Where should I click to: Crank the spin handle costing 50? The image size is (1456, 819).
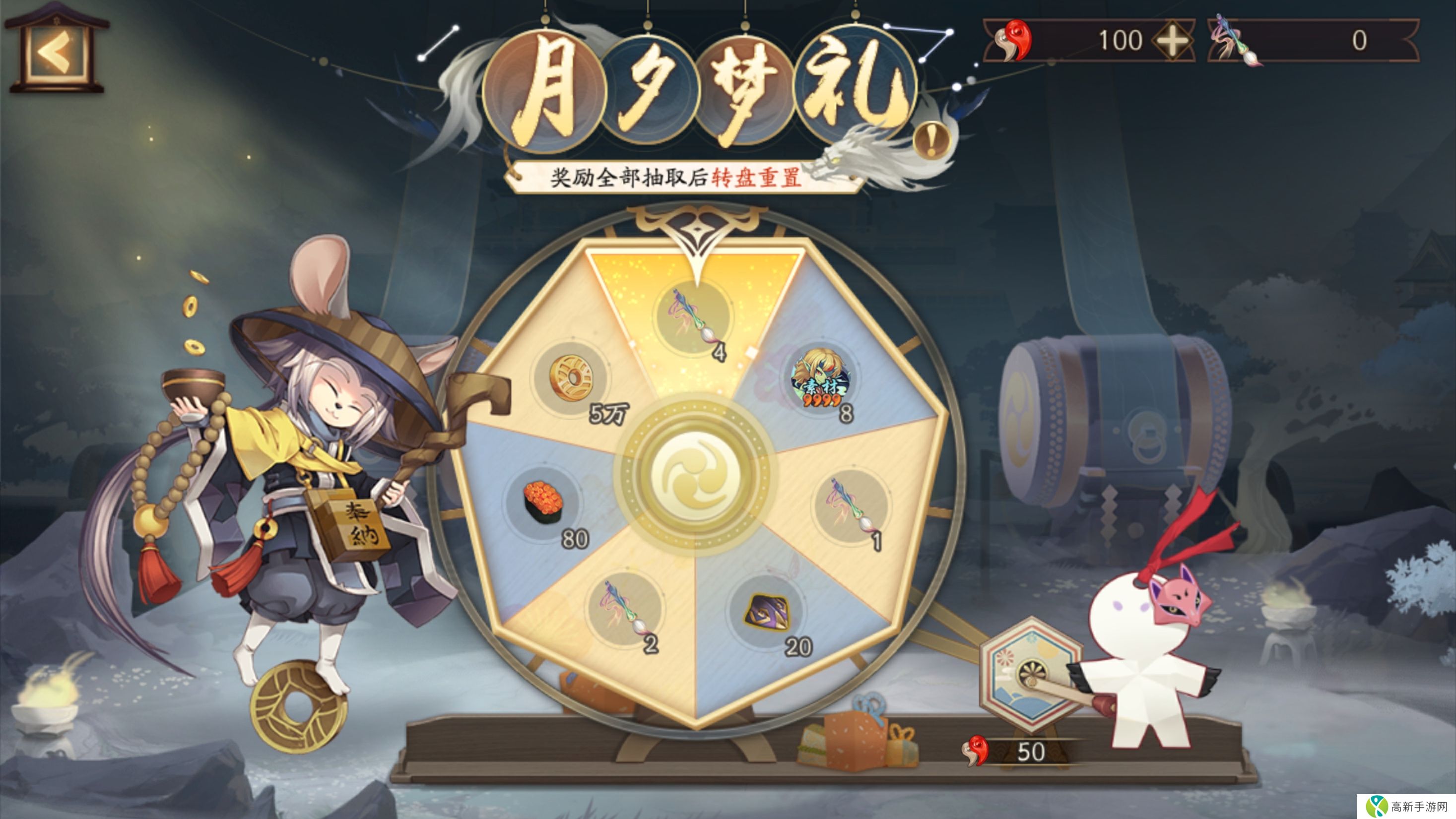coord(1031,675)
